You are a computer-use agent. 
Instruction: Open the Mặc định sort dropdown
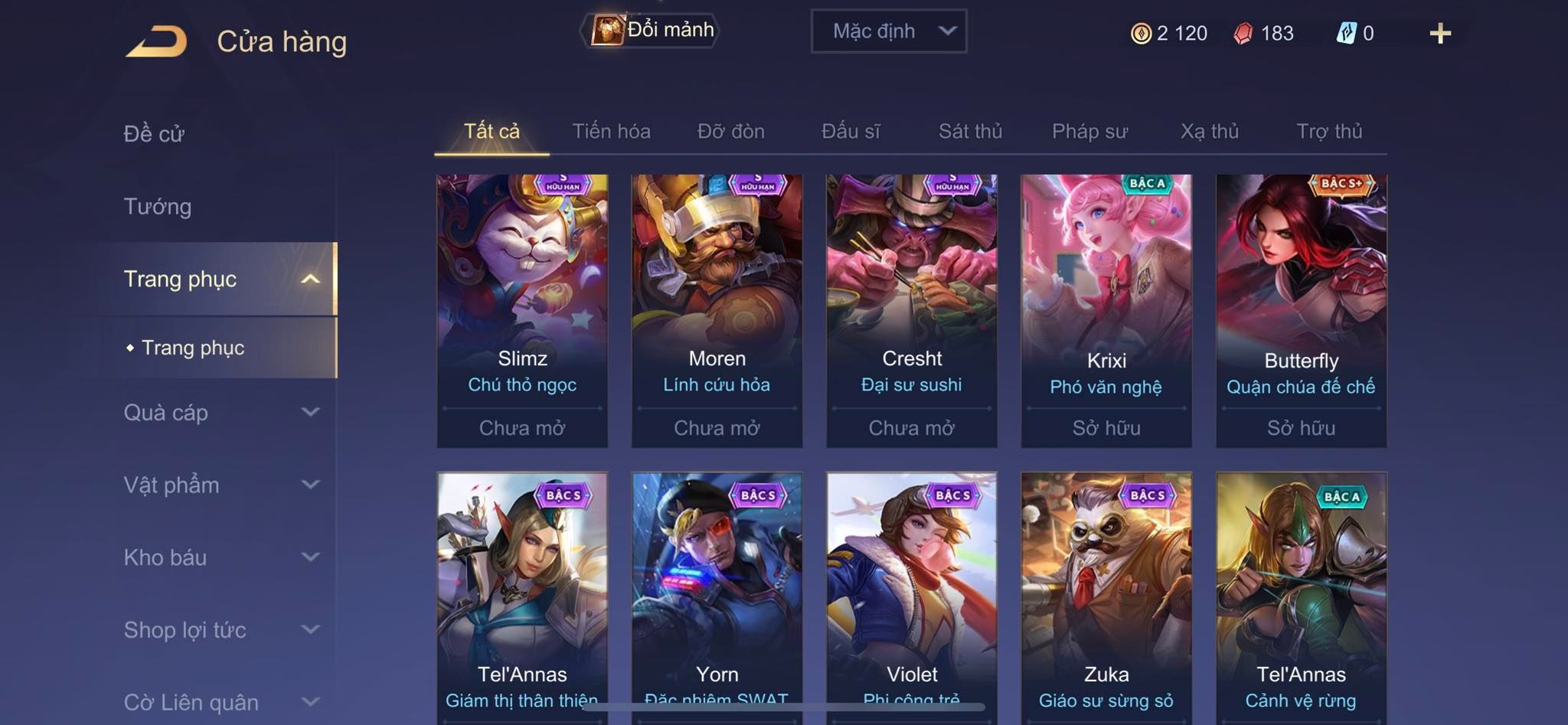coord(888,31)
